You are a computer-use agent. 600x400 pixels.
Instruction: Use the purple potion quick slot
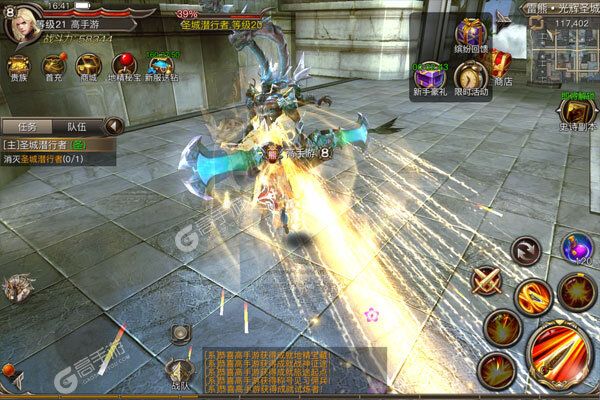click(x=575, y=248)
